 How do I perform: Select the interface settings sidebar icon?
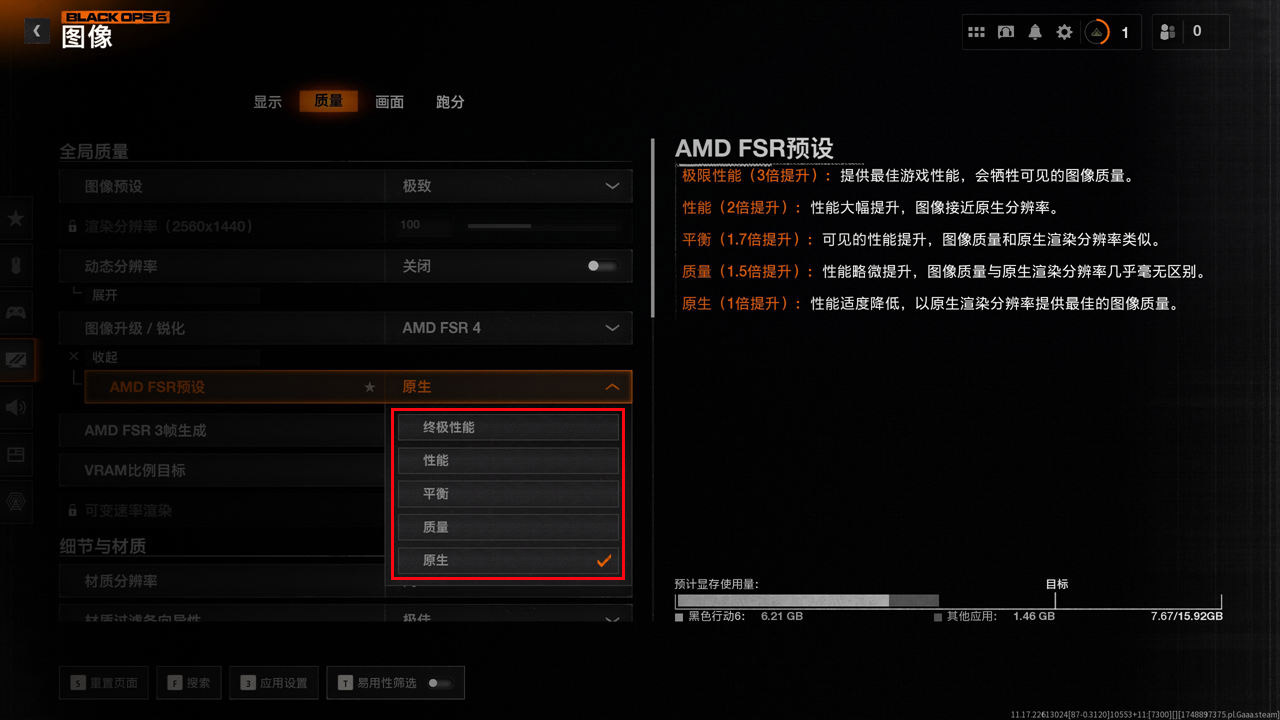pyautogui.click(x=17, y=455)
